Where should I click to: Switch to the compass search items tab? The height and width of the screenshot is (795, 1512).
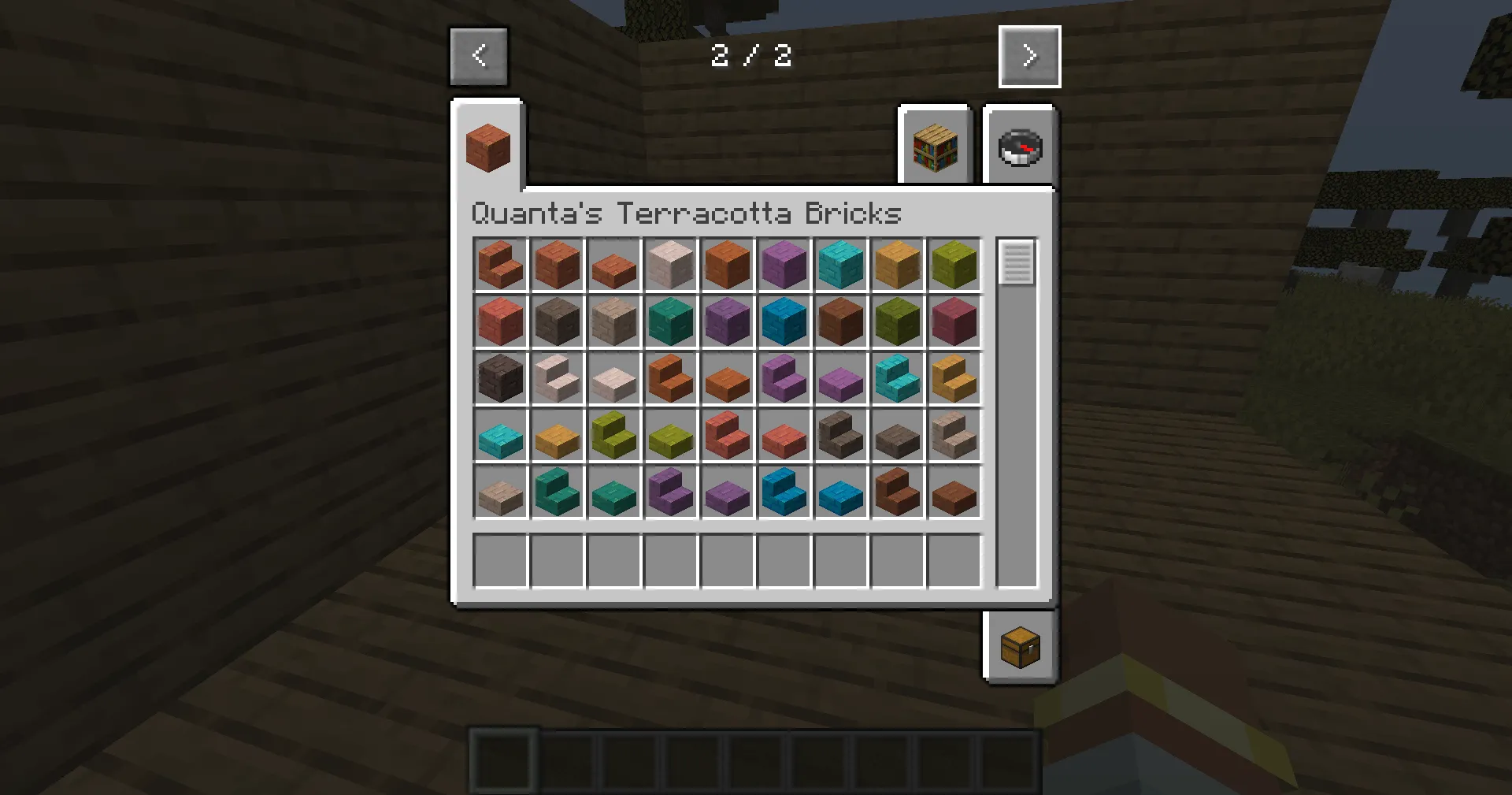click(x=1020, y=146)
